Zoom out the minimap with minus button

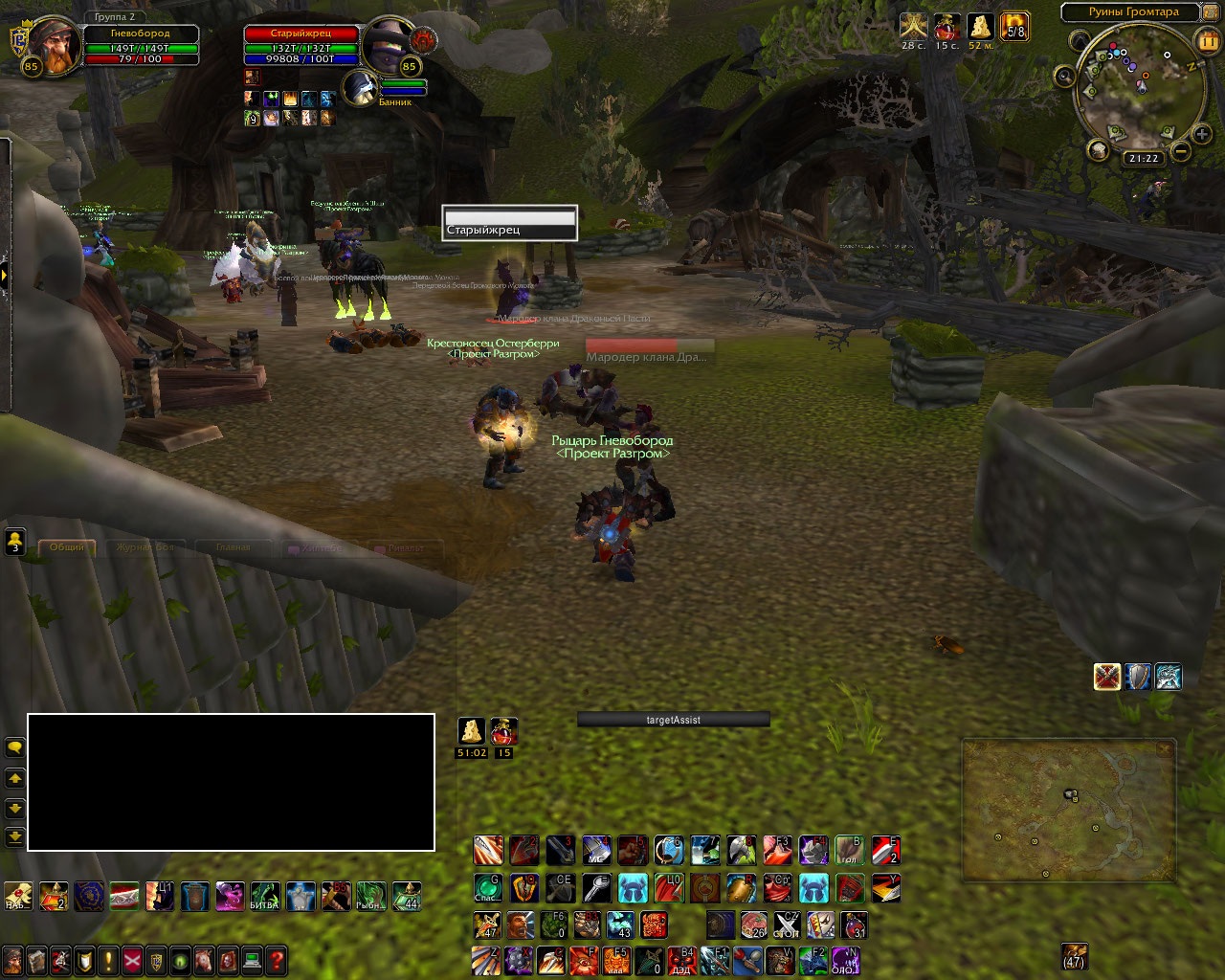[x=1181, y=151]
